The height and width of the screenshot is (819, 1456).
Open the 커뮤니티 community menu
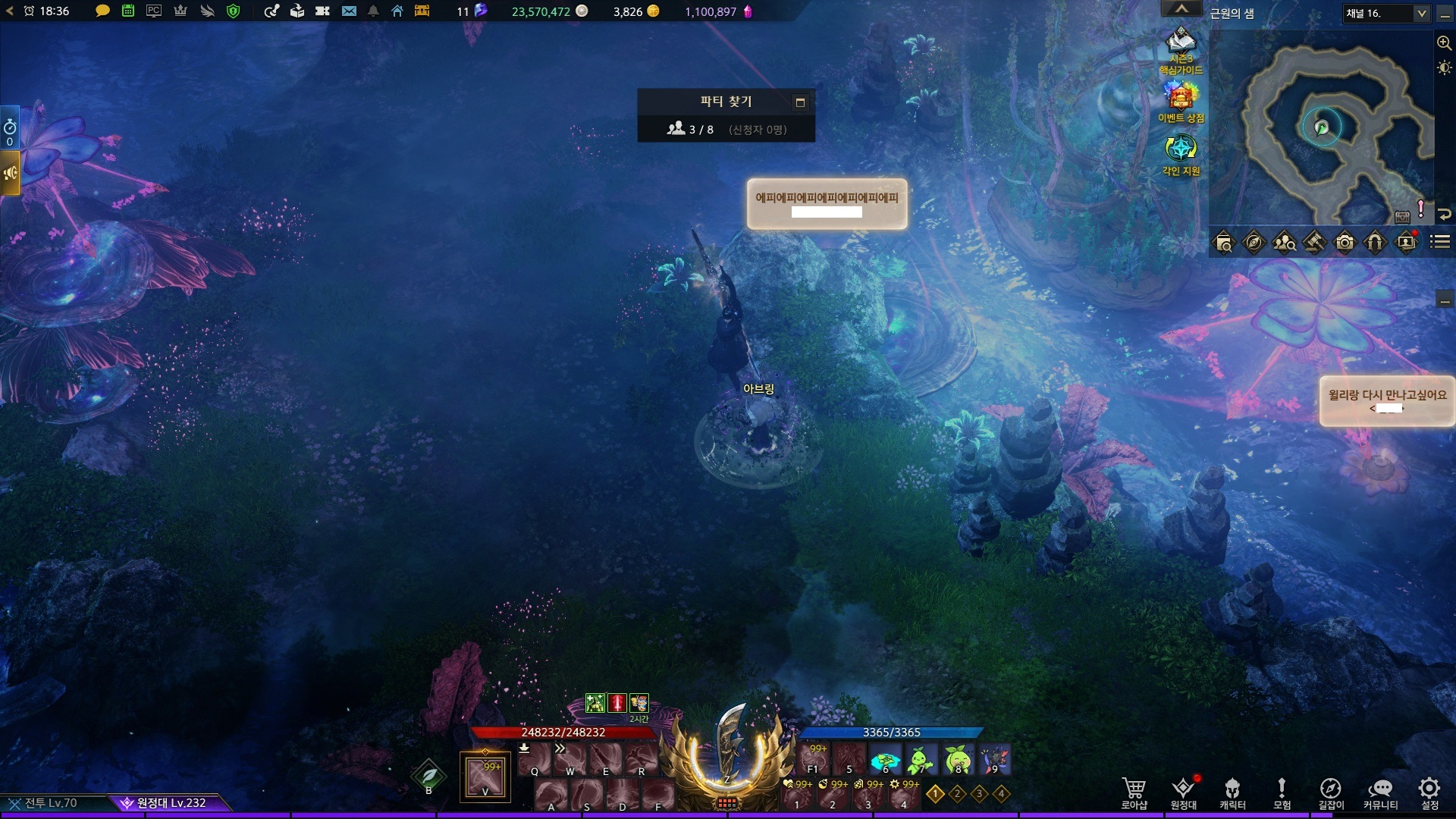click(1380, 792)
